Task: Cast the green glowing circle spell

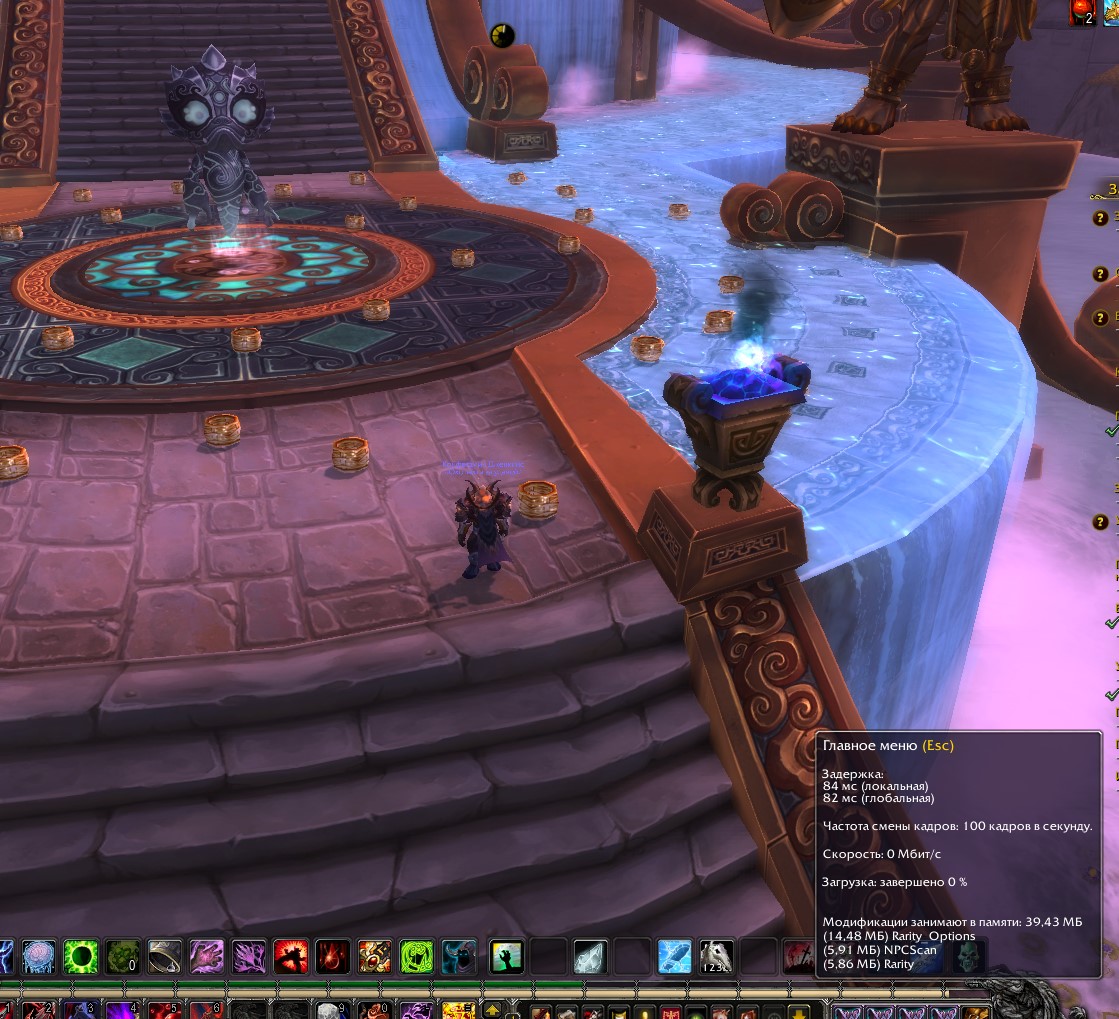Action: click(81, 957)
